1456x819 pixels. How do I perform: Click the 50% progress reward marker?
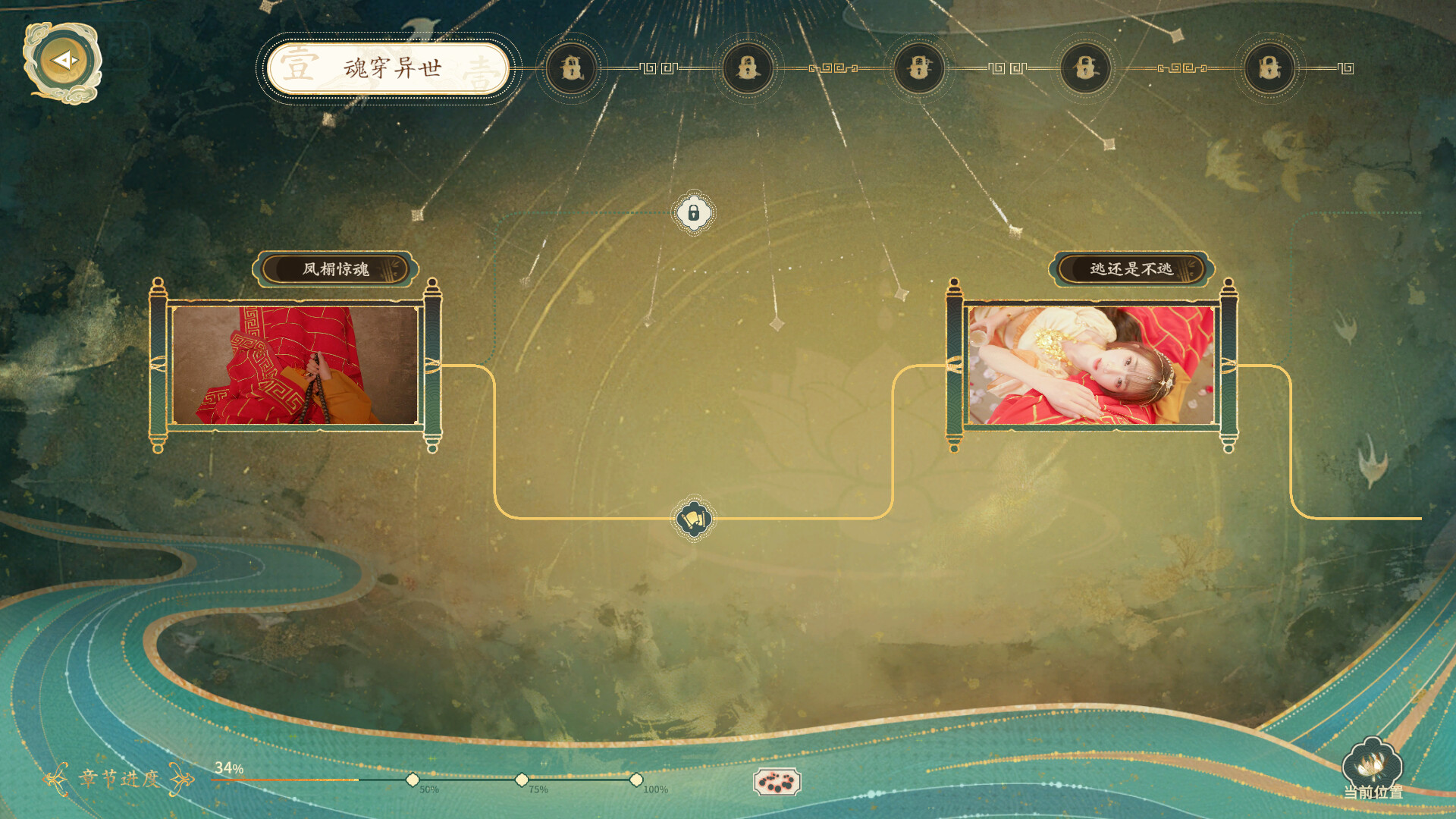click(413, 780)
